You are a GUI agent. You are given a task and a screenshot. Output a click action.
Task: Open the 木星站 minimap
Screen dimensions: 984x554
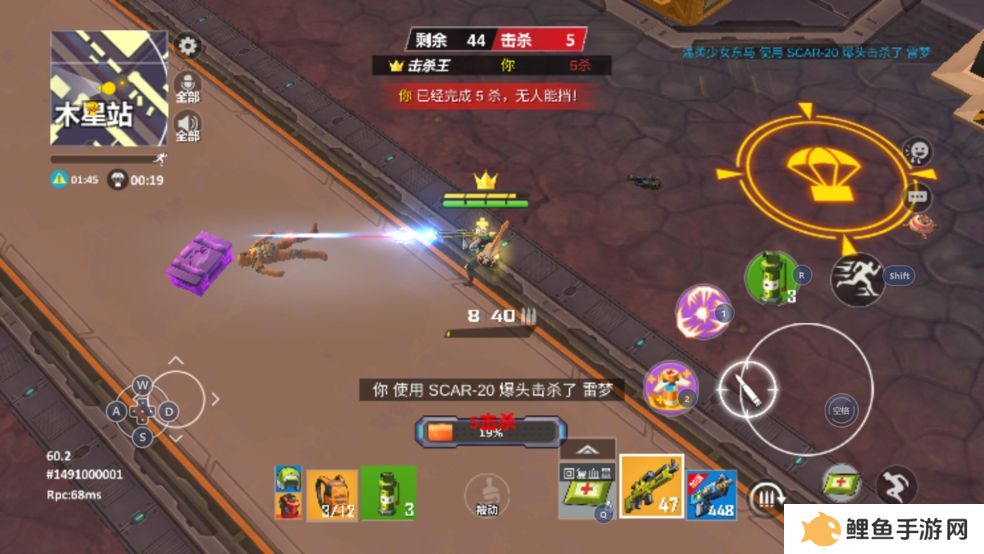click(108, 88)
